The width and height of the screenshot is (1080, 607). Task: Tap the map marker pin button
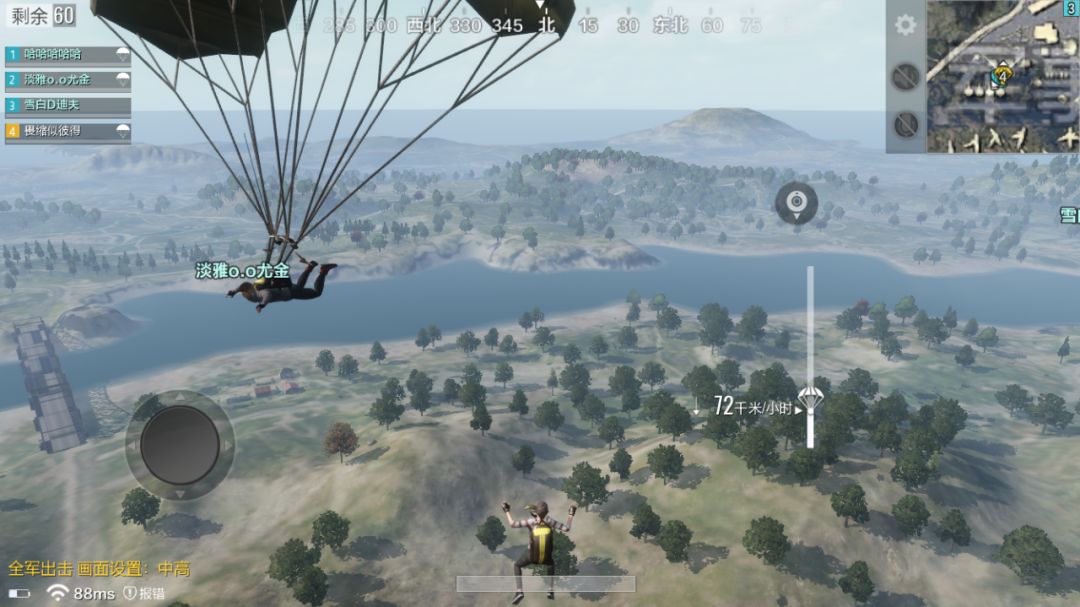click(796, 203)
